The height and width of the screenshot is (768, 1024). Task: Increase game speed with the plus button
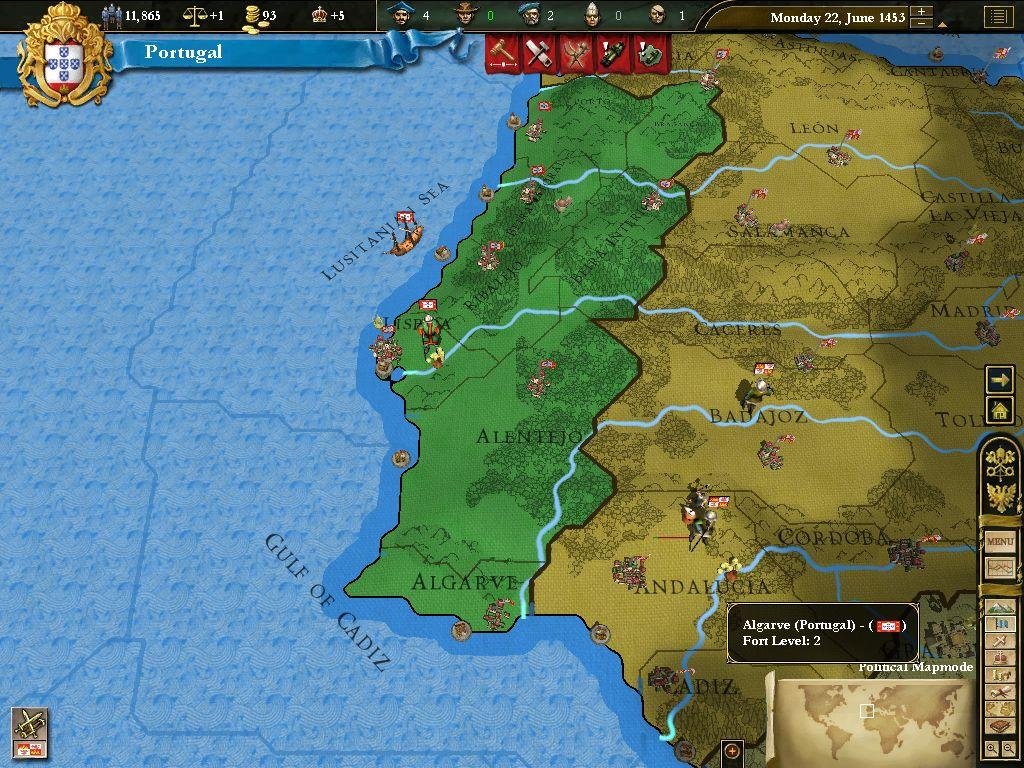(922, 12)
